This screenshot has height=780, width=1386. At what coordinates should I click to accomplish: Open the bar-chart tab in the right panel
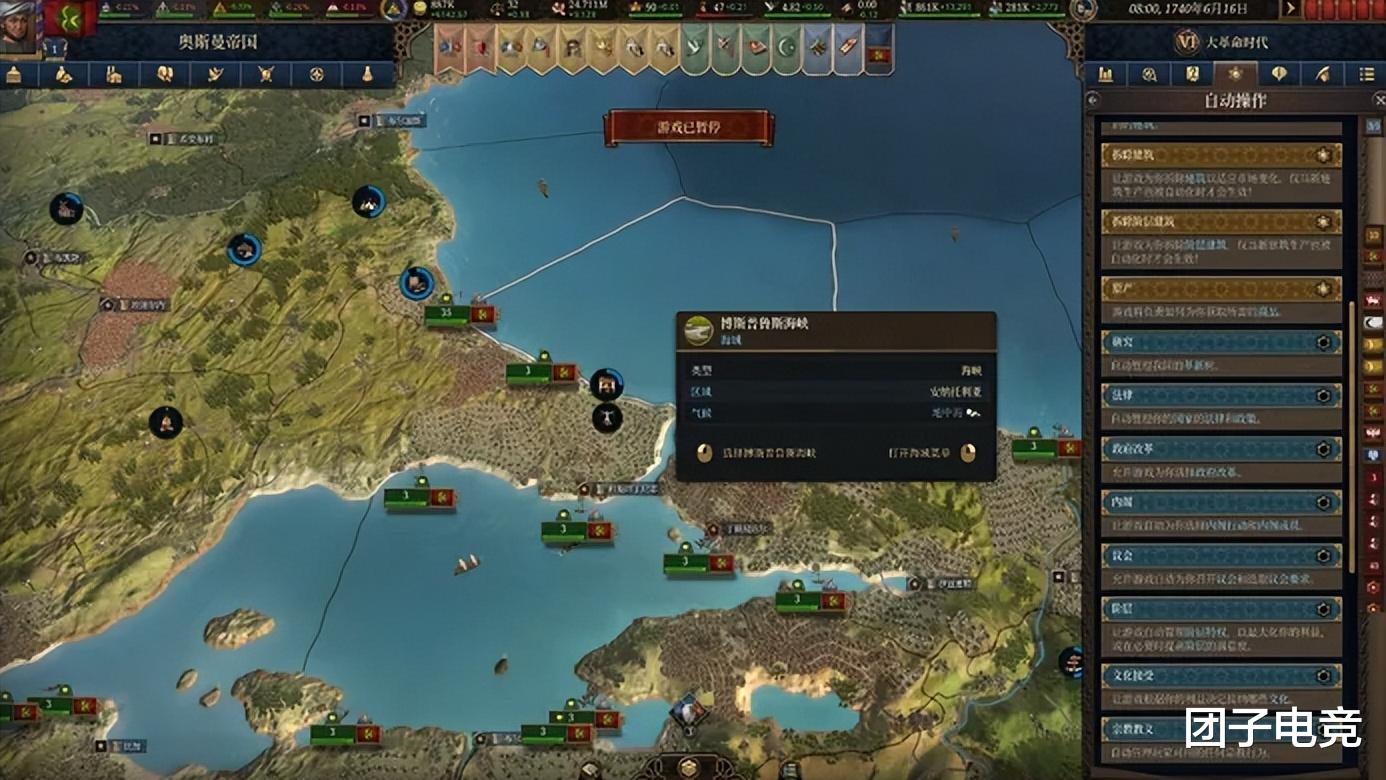pos(1106,74)
